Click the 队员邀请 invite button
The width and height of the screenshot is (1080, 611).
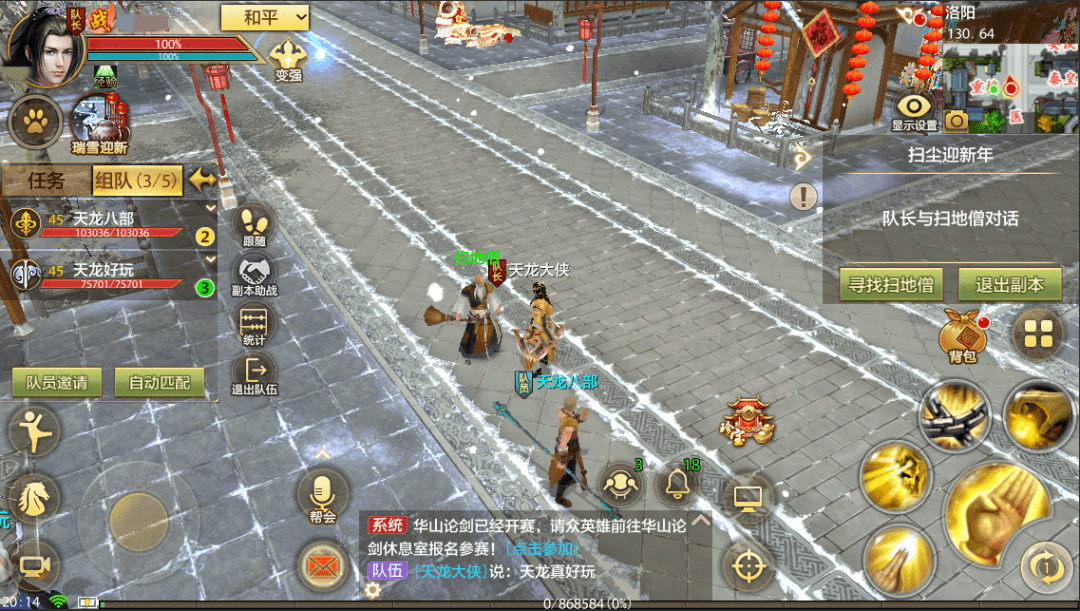(56, 382)
